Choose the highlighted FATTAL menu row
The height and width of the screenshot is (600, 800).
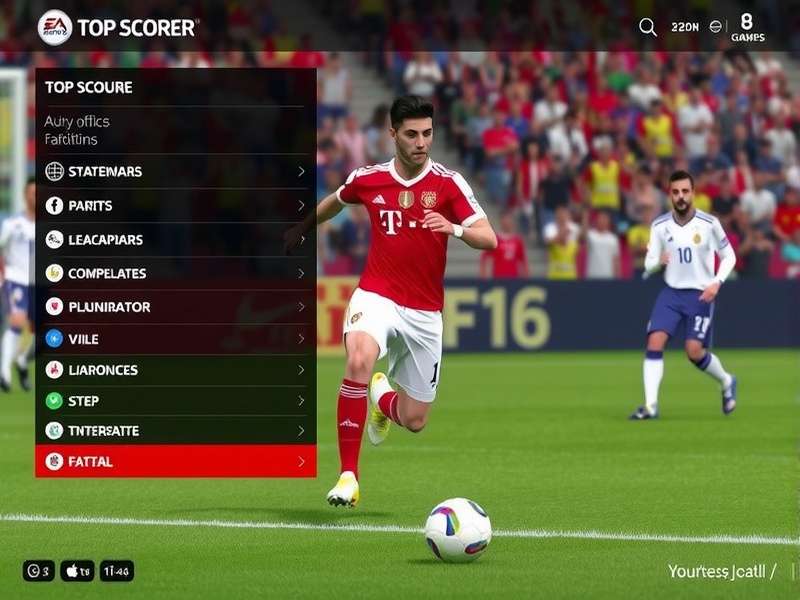(175, 461)
